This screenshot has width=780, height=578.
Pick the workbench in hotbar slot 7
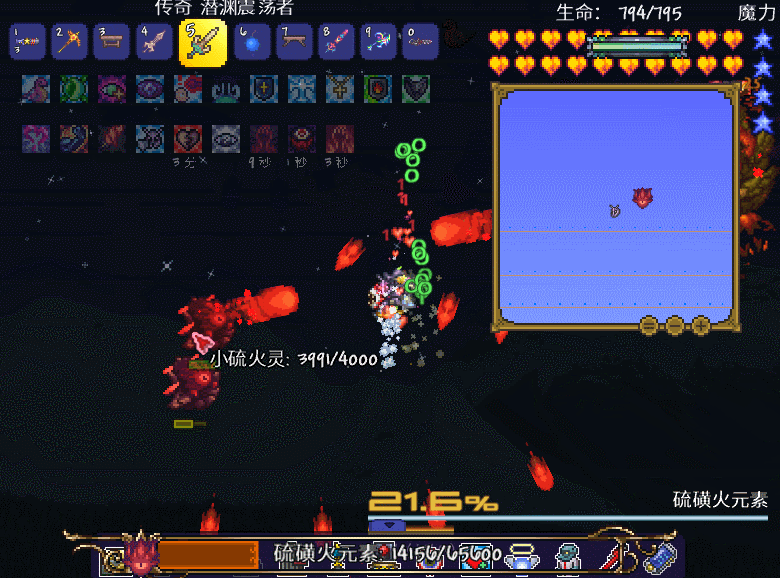tap(293, 42)
